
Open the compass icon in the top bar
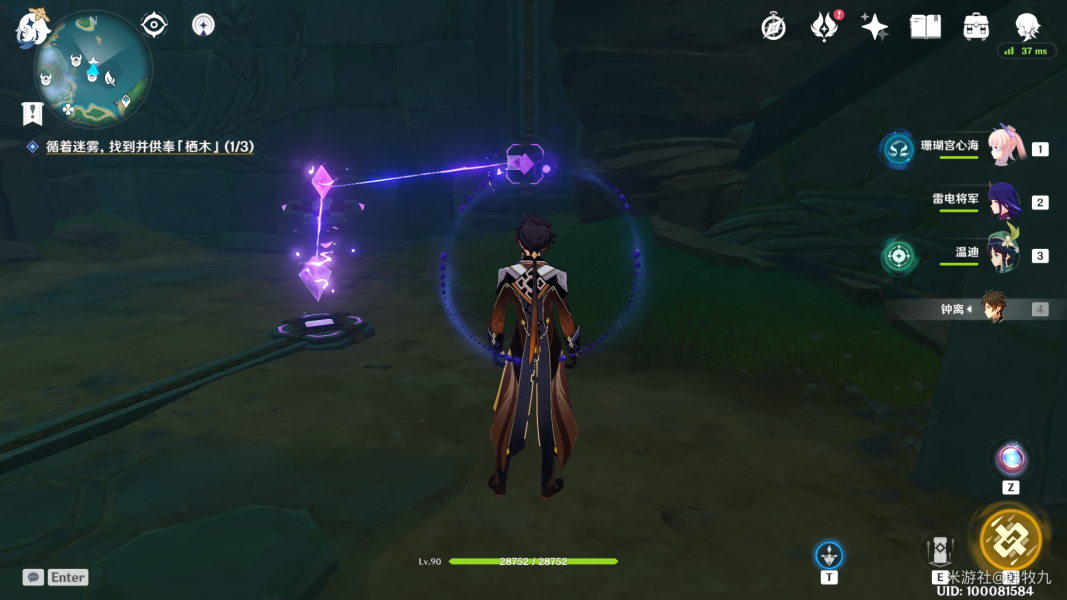pyautogui.click(x=773, y=27)
